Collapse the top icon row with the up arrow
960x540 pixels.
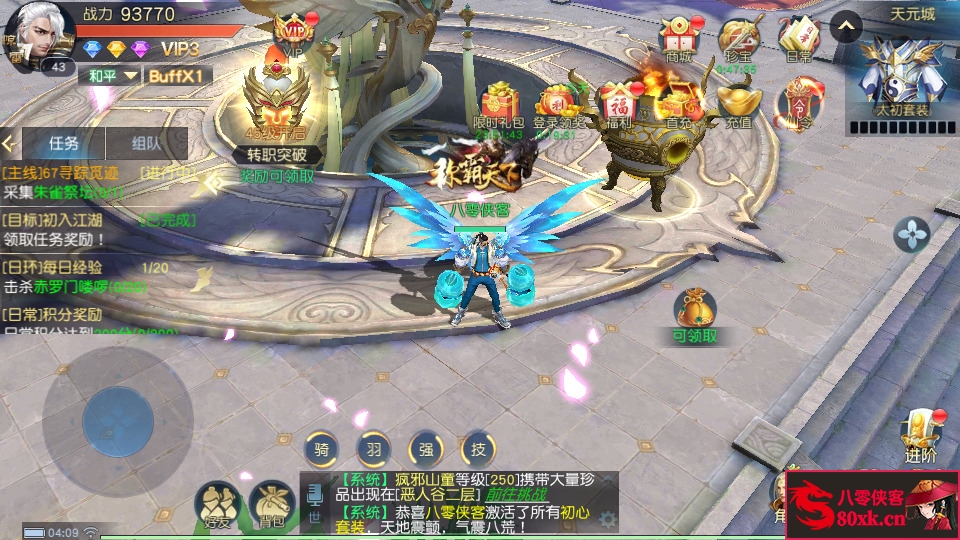pos(846,25)
